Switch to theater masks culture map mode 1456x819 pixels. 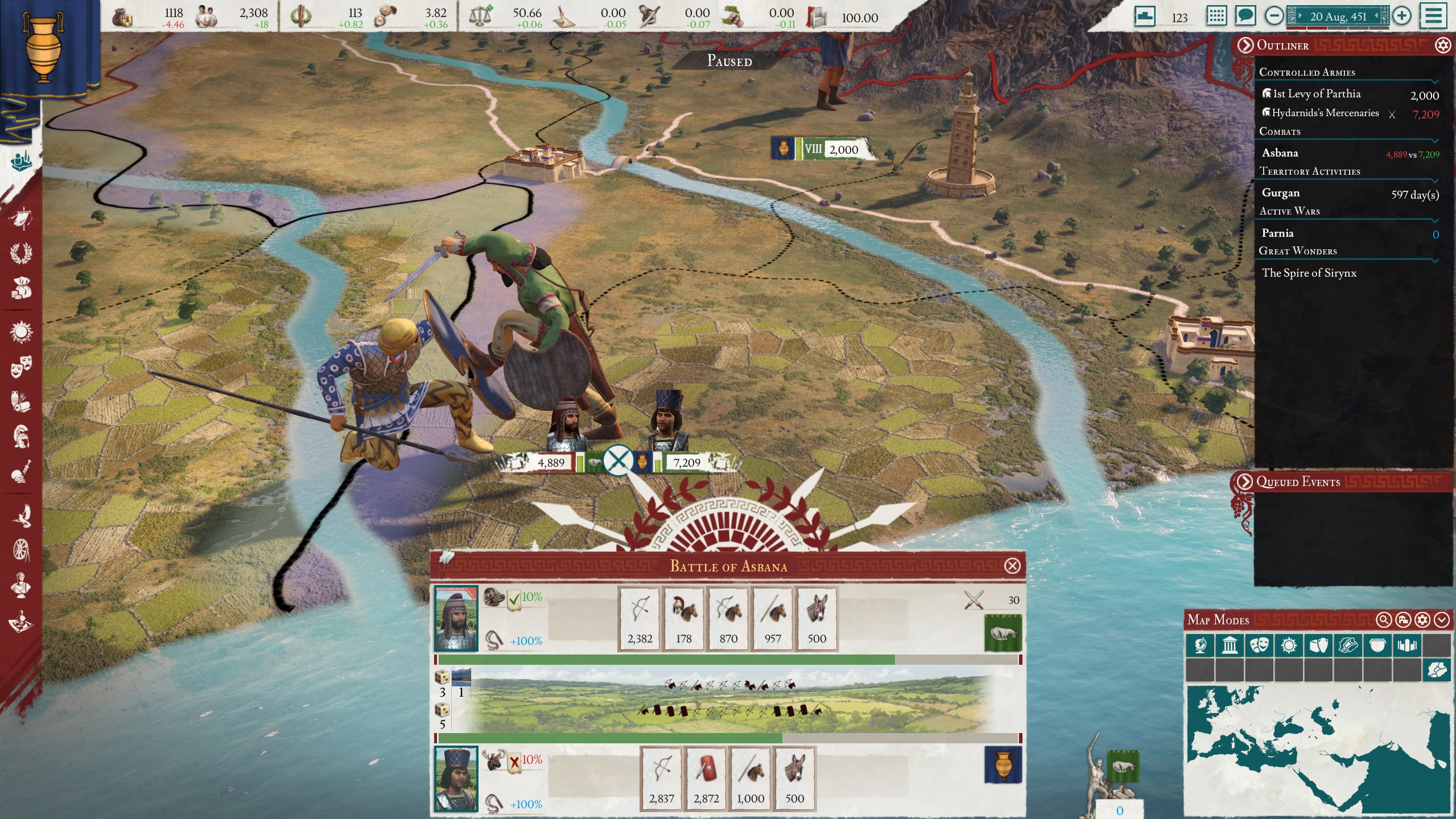coord(1259,645)
